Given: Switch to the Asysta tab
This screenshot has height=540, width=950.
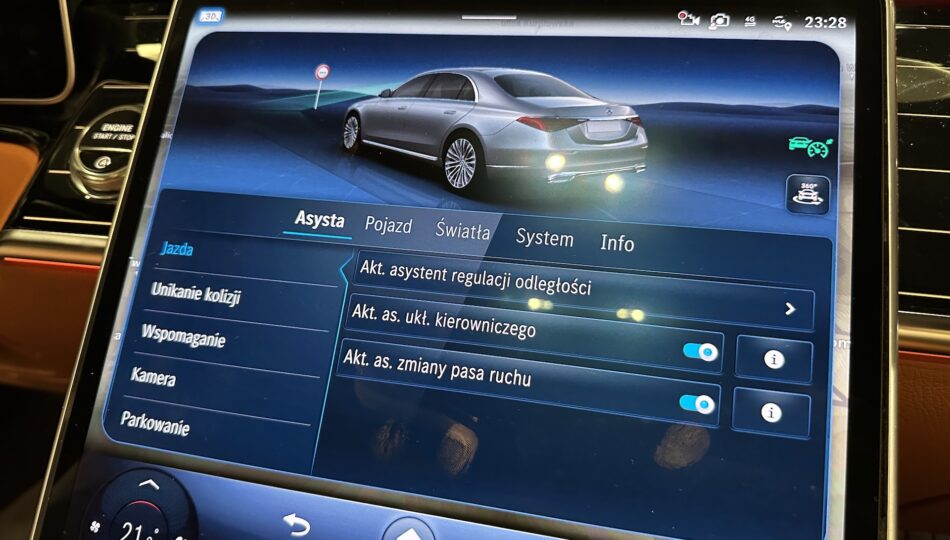Looking at the screenshot, I should coord(319,220).
